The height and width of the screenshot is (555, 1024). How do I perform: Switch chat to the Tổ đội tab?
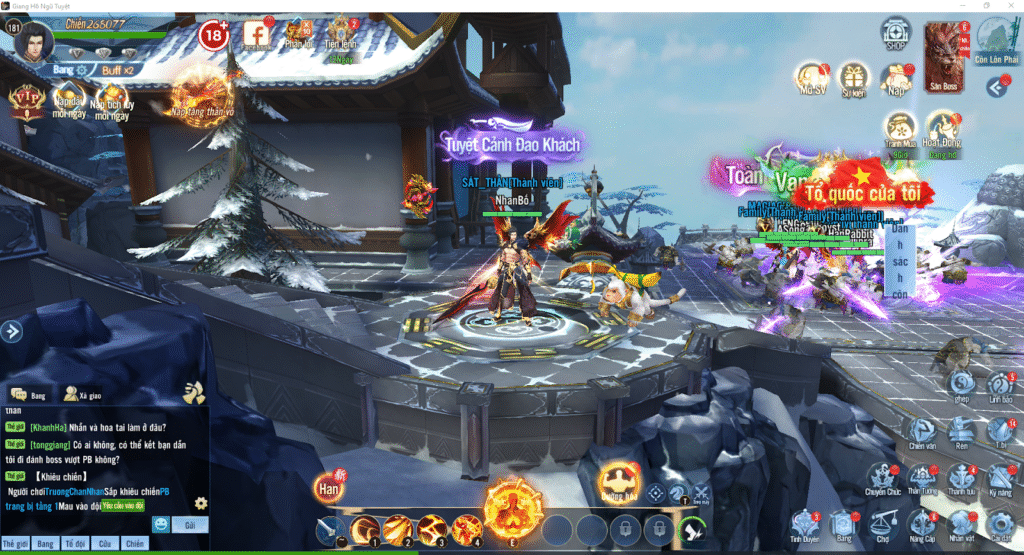(74, 543)
